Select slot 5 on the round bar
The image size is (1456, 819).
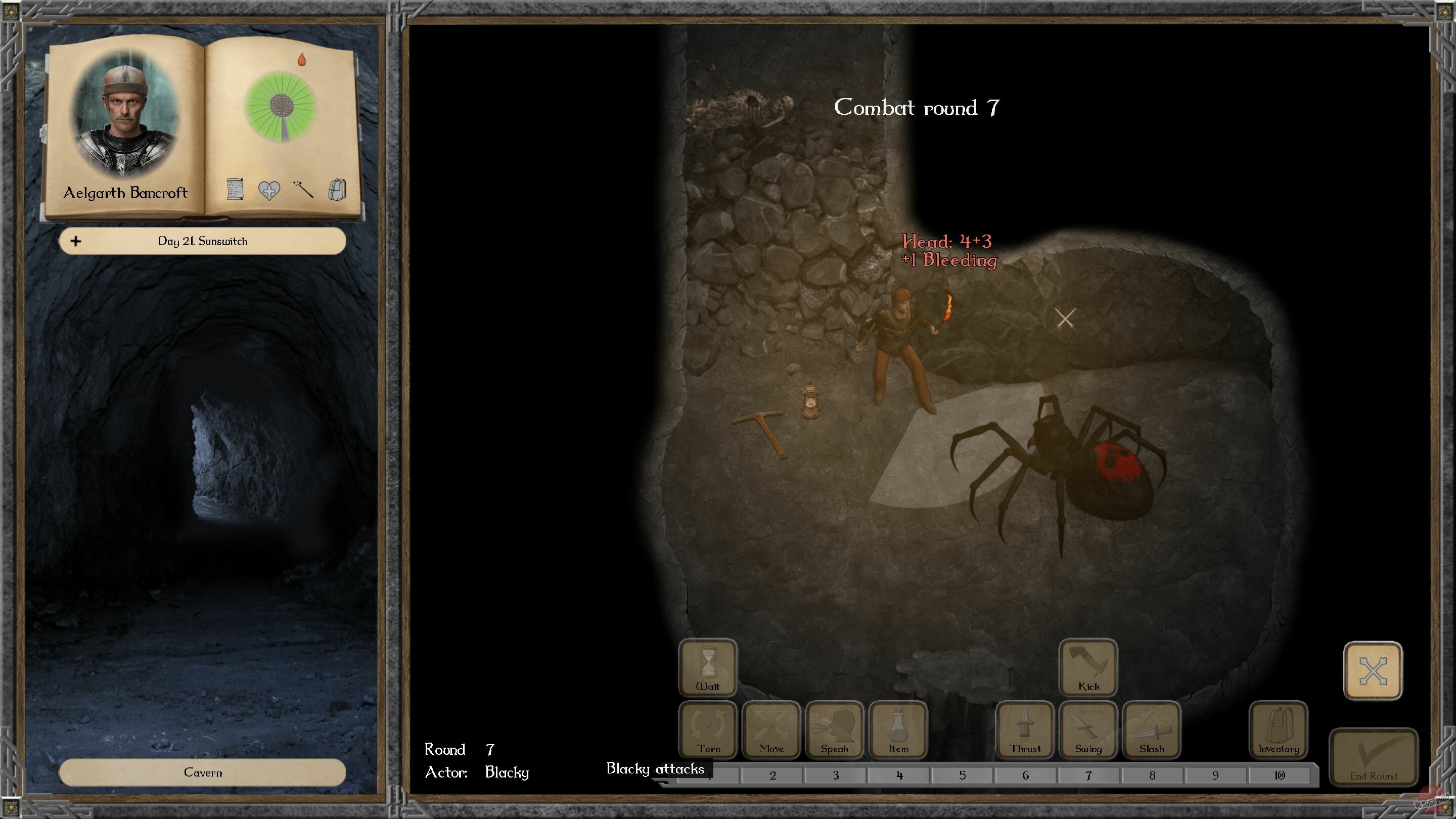962,776
